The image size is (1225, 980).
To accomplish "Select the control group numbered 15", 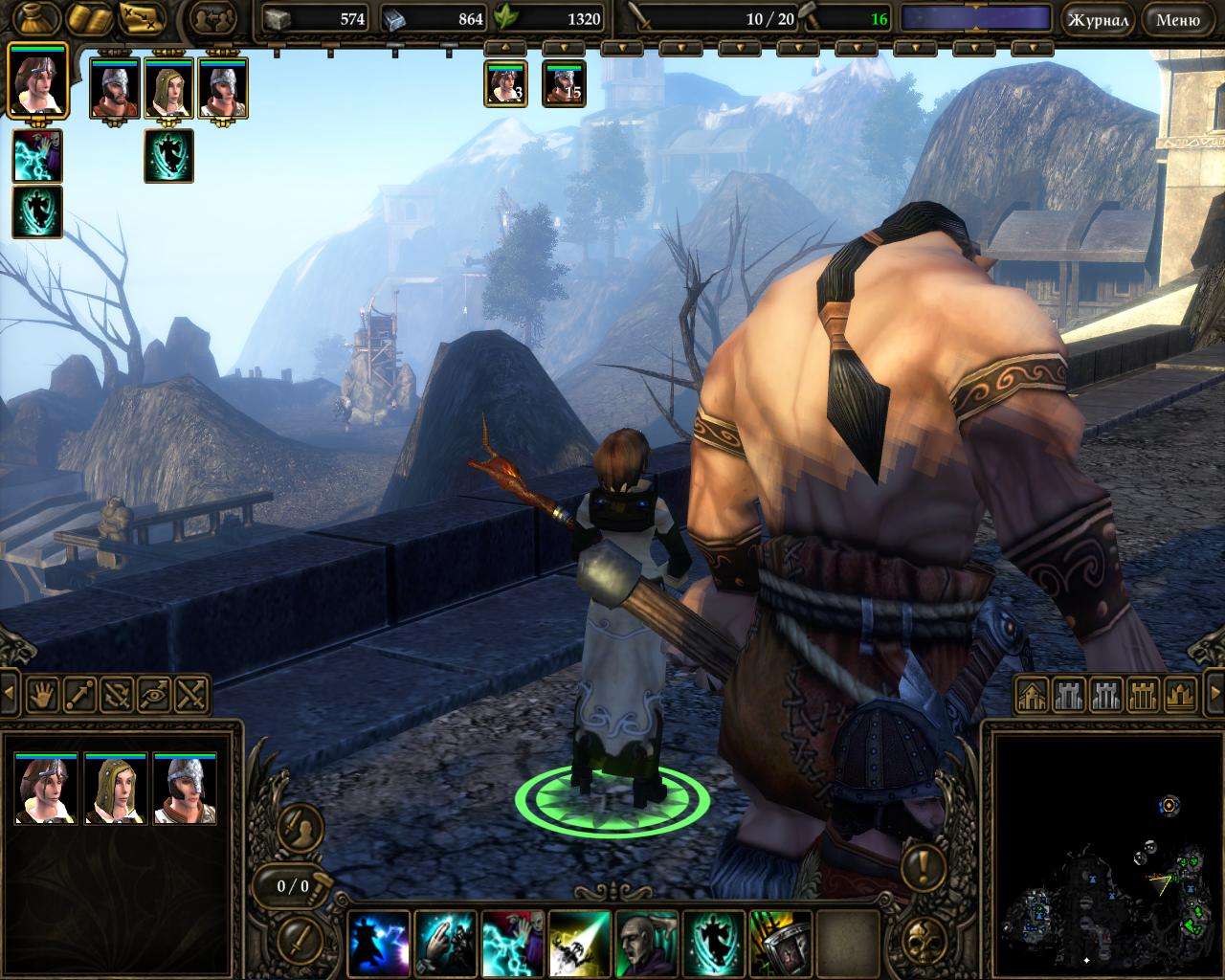I will pyautogui.click(x=564, y=84).
